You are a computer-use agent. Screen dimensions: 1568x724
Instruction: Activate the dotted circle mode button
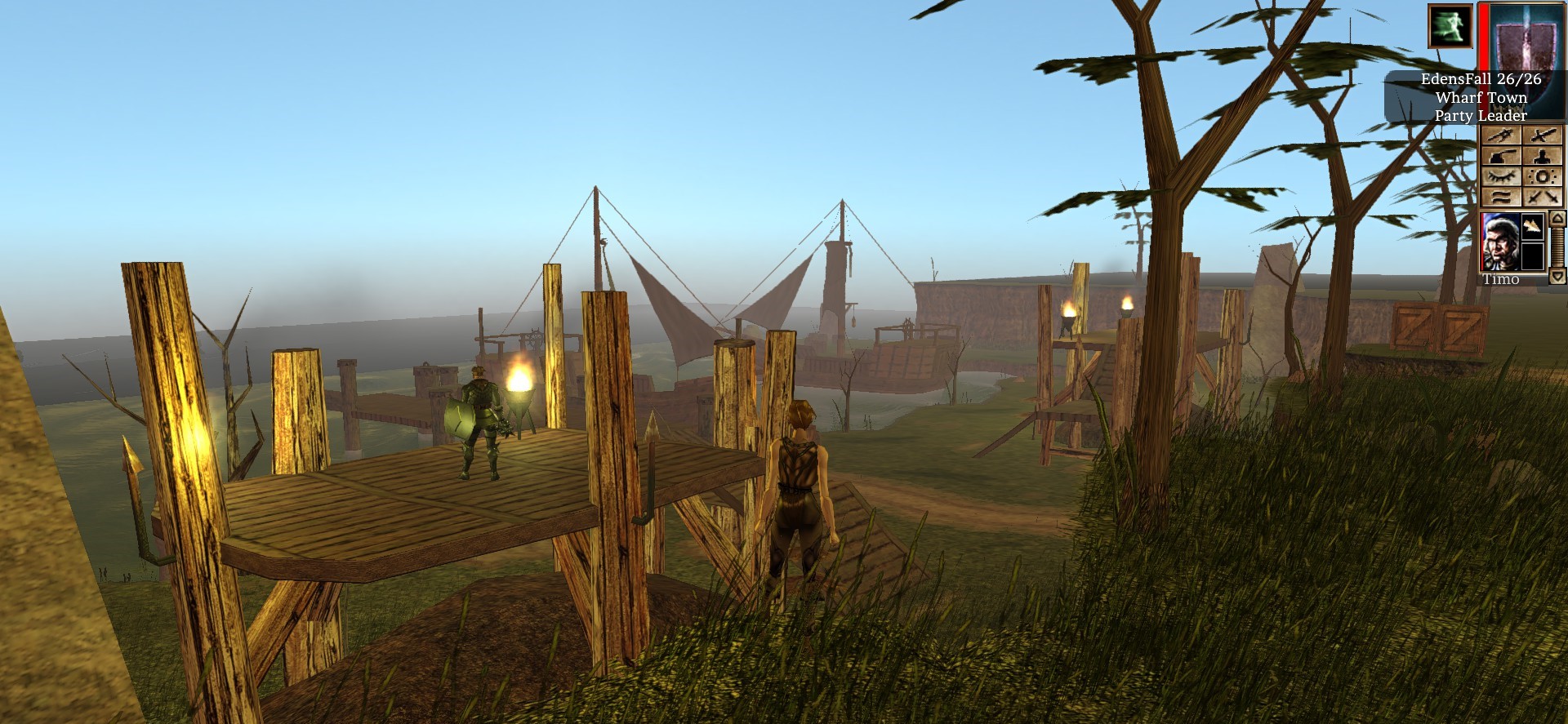pyautogui.click(x=1542, y=176)
